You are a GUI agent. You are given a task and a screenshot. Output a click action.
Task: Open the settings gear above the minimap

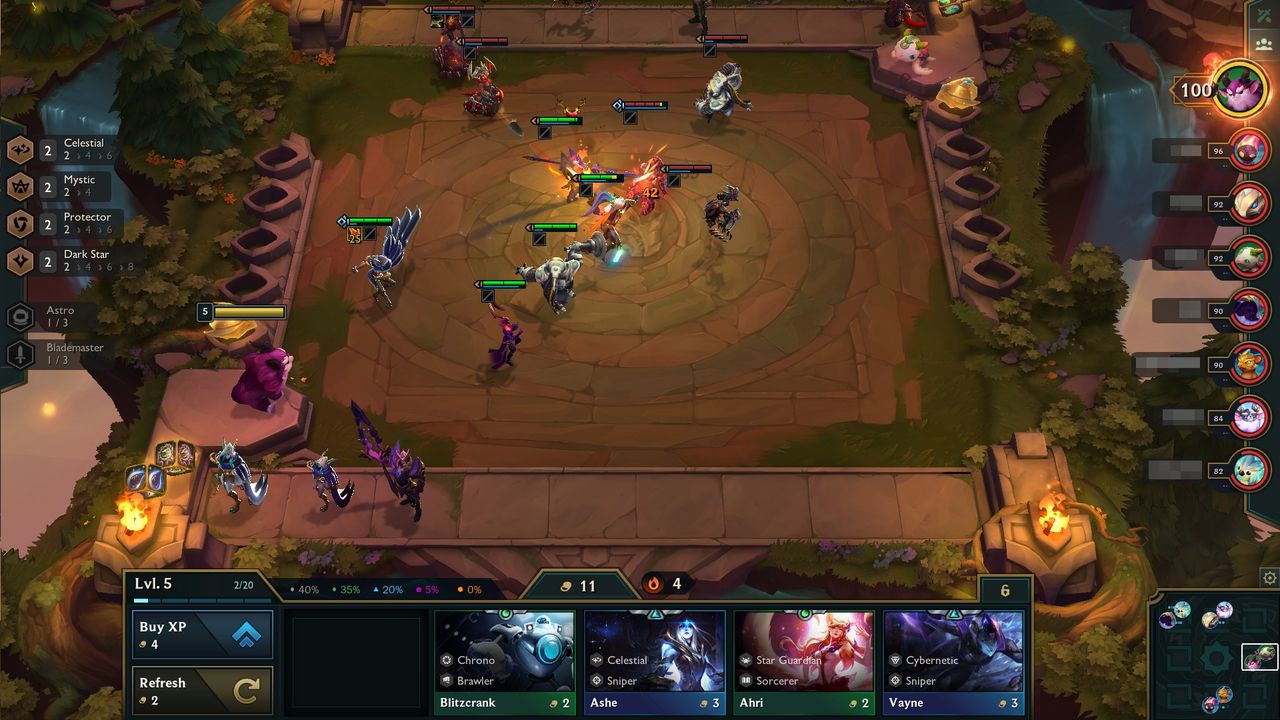click(1269, 578)
